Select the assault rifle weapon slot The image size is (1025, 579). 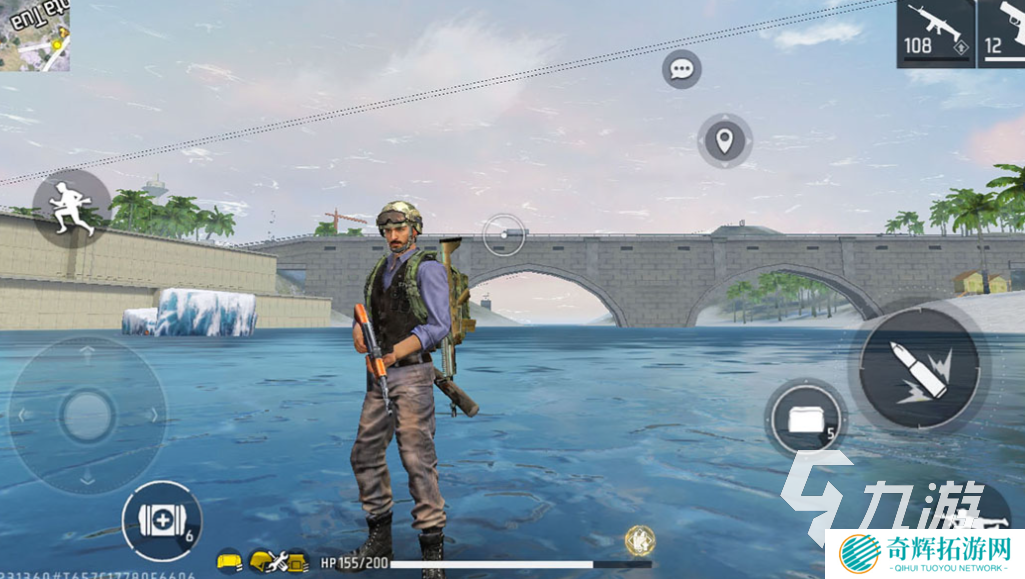934,33
